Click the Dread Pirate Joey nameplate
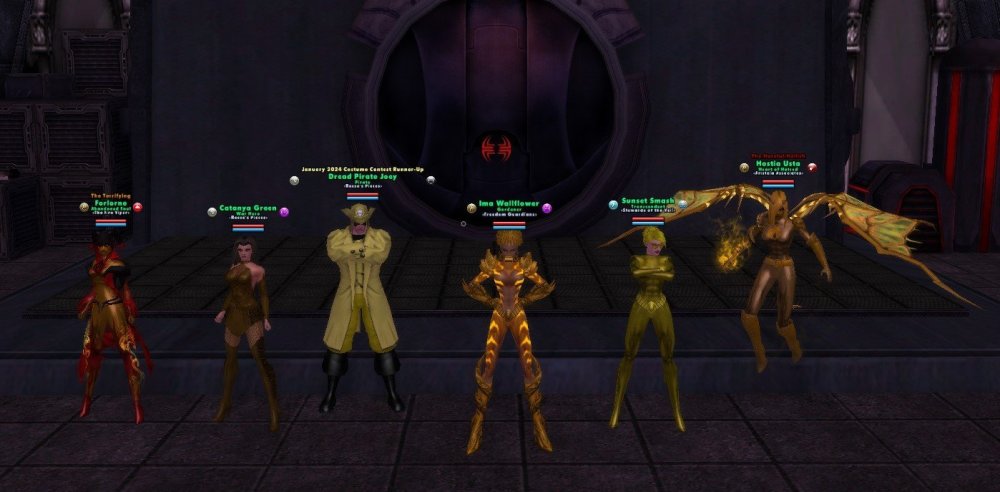Screen dimensions: 1000x492 [361, 177]
